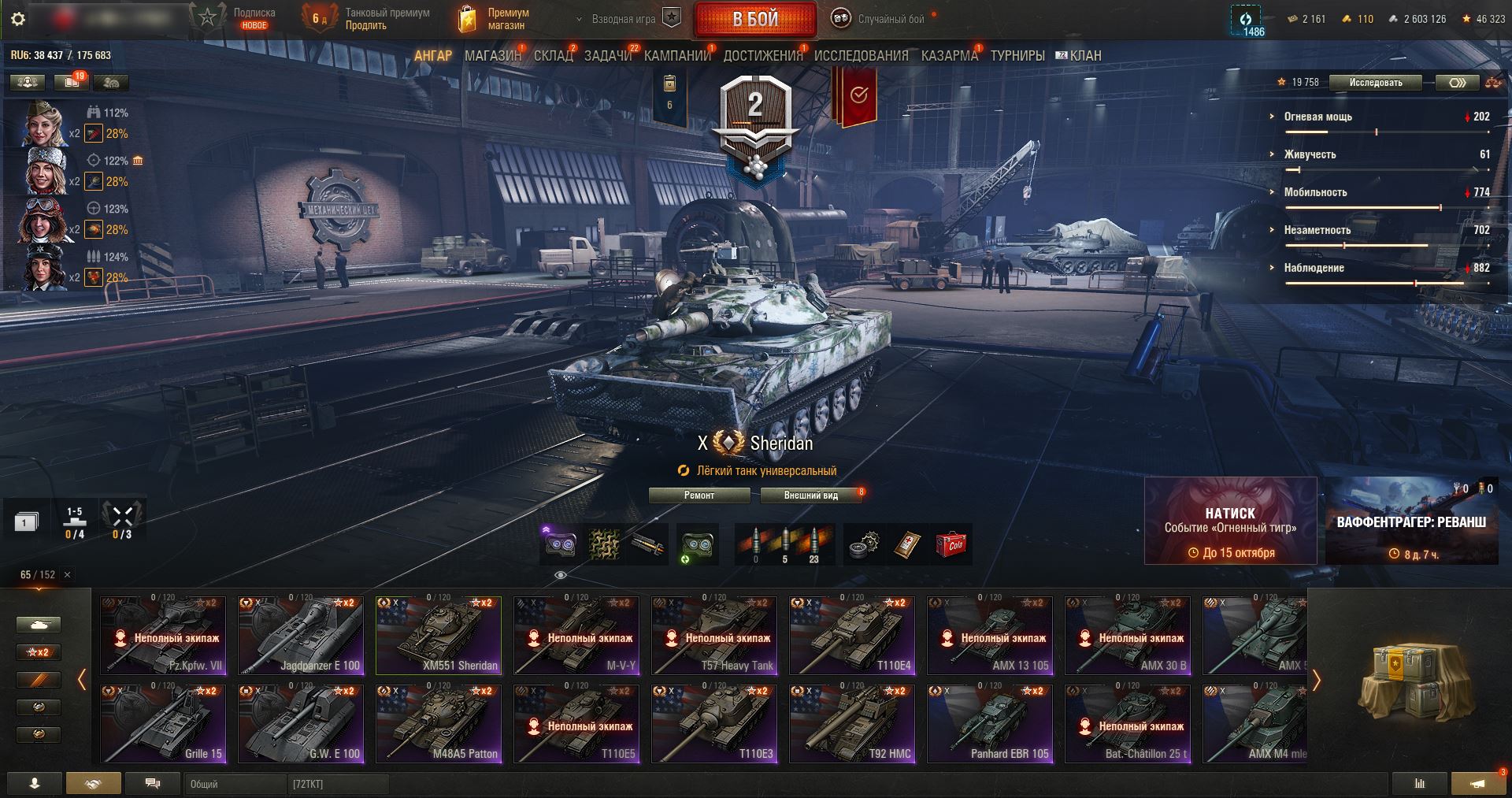Go to the ЗАДАЧИ tab
The height and width of the screenshot is (798, 1512).
607,56
